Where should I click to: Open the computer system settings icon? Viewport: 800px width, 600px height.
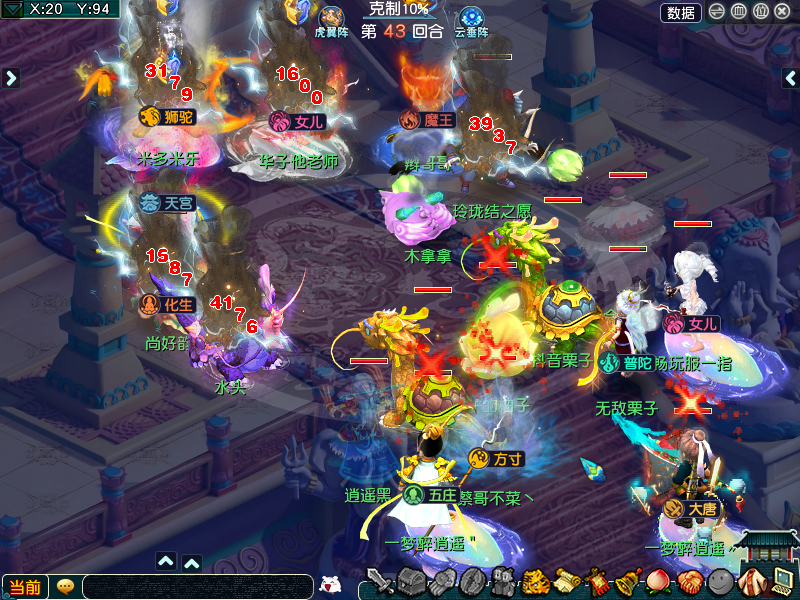click(x=781, y=581)
